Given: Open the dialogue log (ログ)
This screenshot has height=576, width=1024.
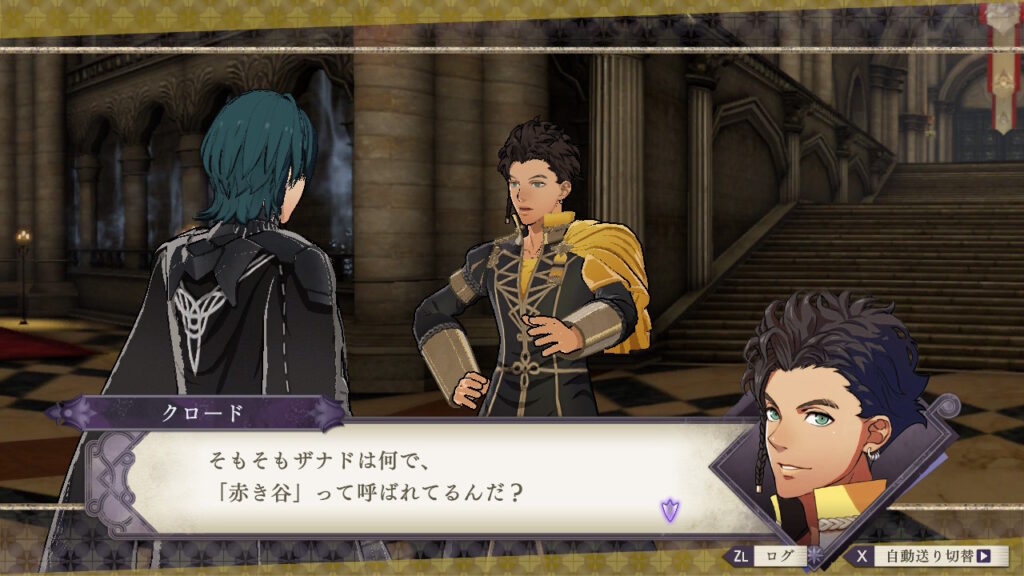Looking at the screenshot, I should tap(768, 556).
